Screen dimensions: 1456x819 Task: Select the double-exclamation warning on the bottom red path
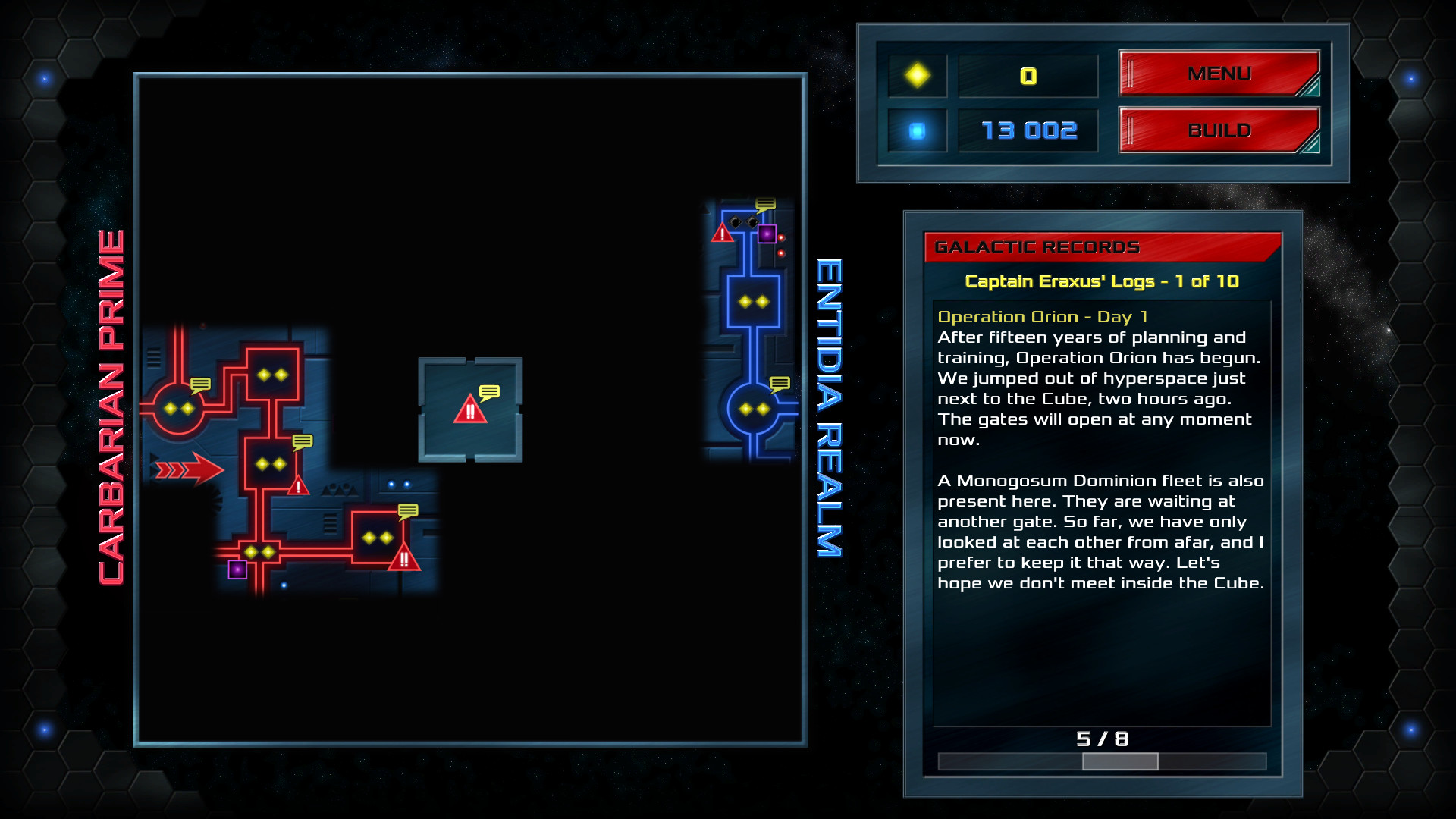click(403, 560)
